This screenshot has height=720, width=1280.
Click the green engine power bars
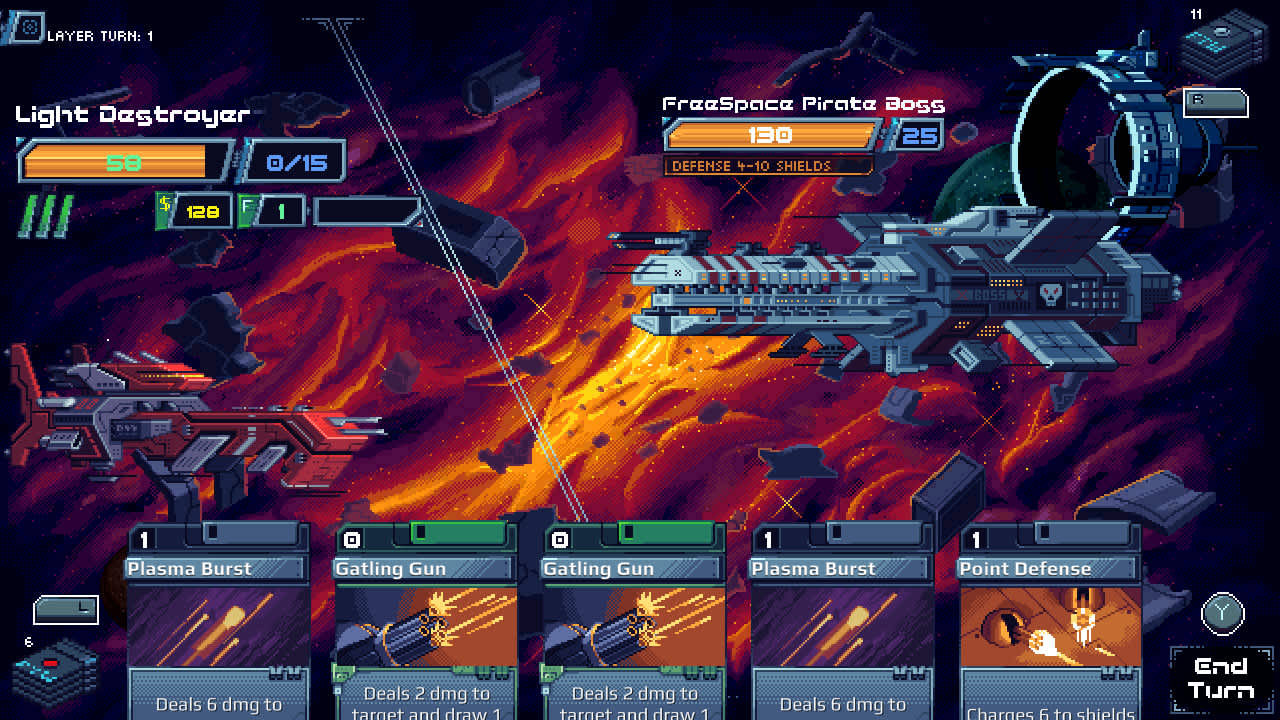(x=45, y=211)
